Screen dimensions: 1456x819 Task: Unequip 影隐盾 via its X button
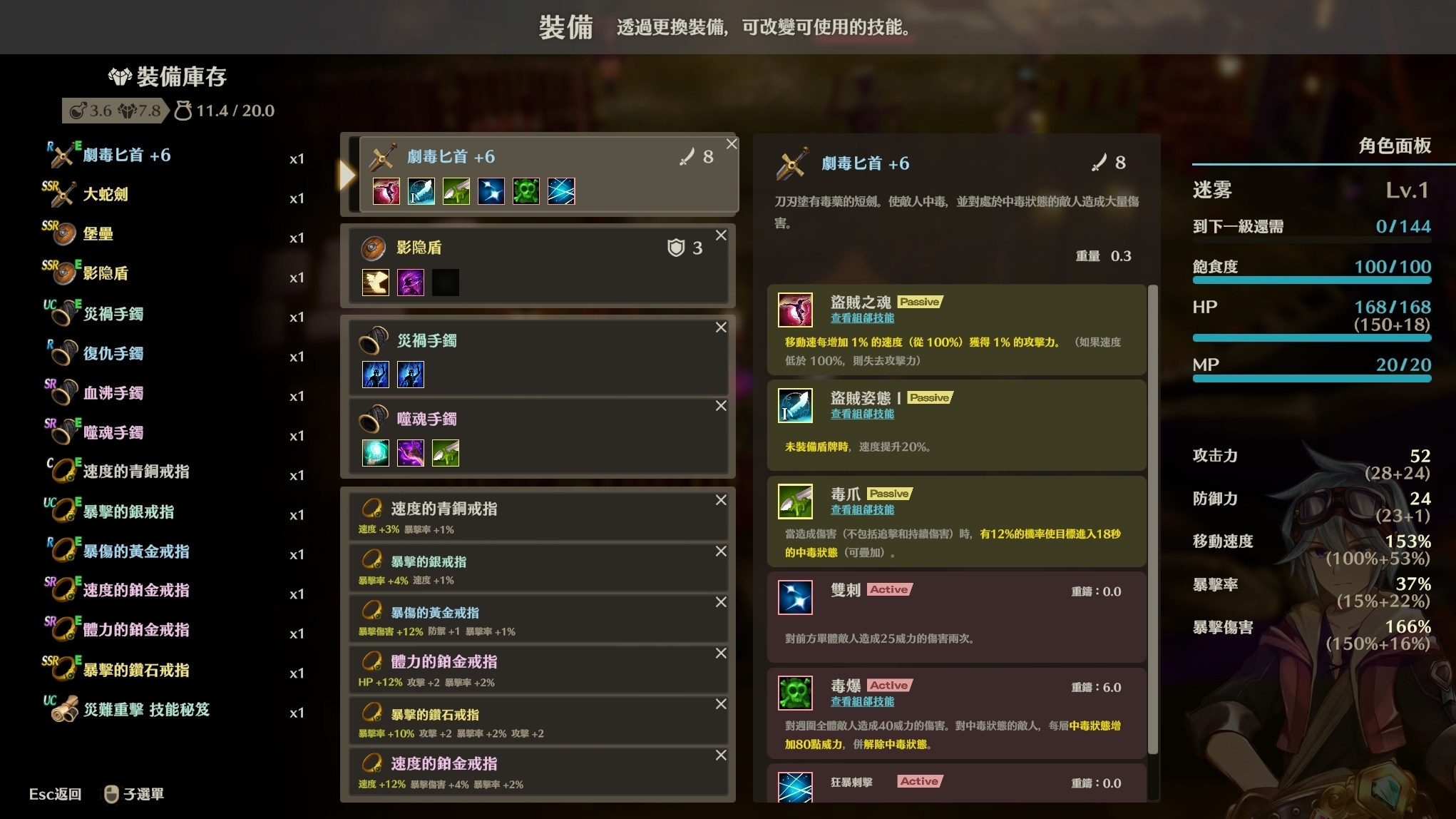[720, 235]
